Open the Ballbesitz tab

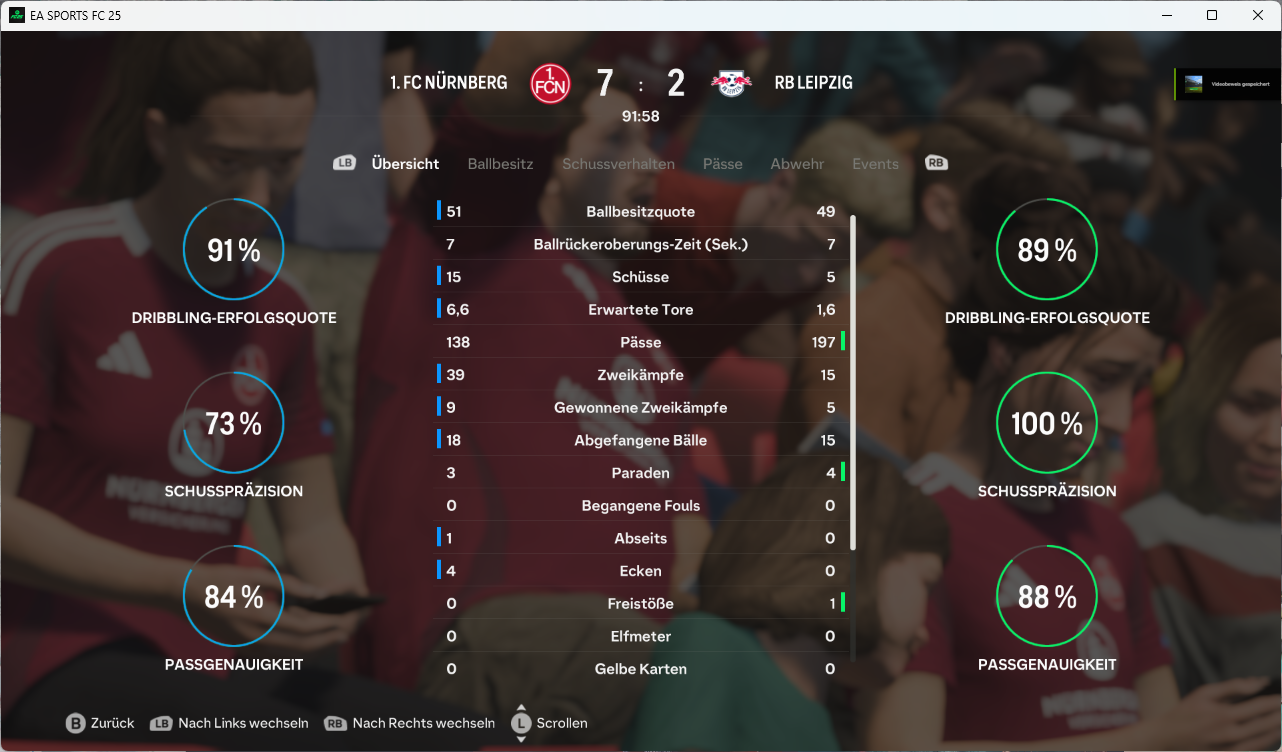[500, 164]
